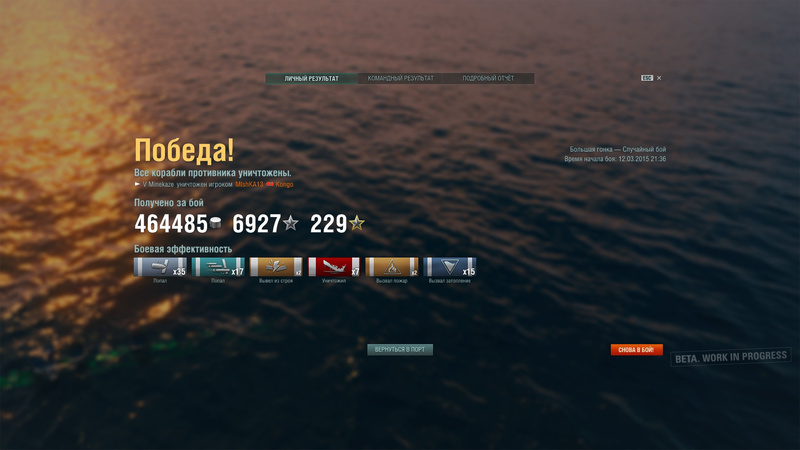Select the Личный результат tab

click(311, 78)
